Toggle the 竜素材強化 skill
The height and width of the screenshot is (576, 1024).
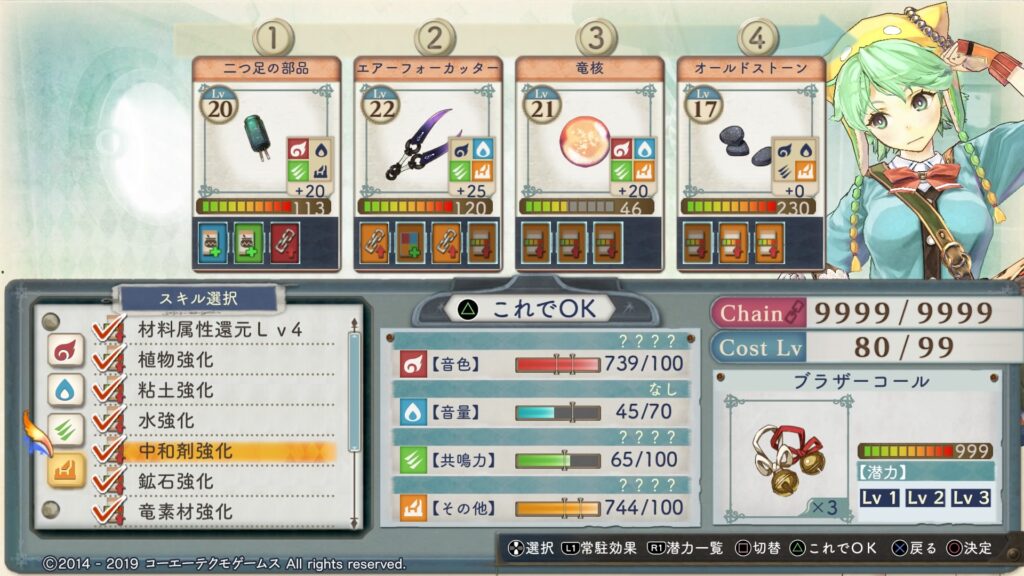coord(185,512)
